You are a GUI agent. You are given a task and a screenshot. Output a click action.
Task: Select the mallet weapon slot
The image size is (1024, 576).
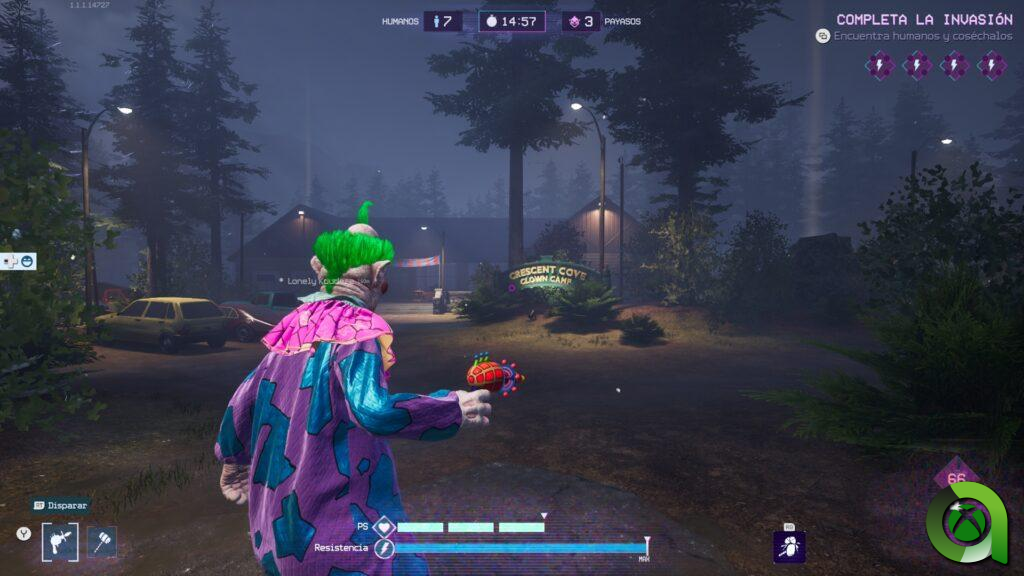(x=102, y=542)
